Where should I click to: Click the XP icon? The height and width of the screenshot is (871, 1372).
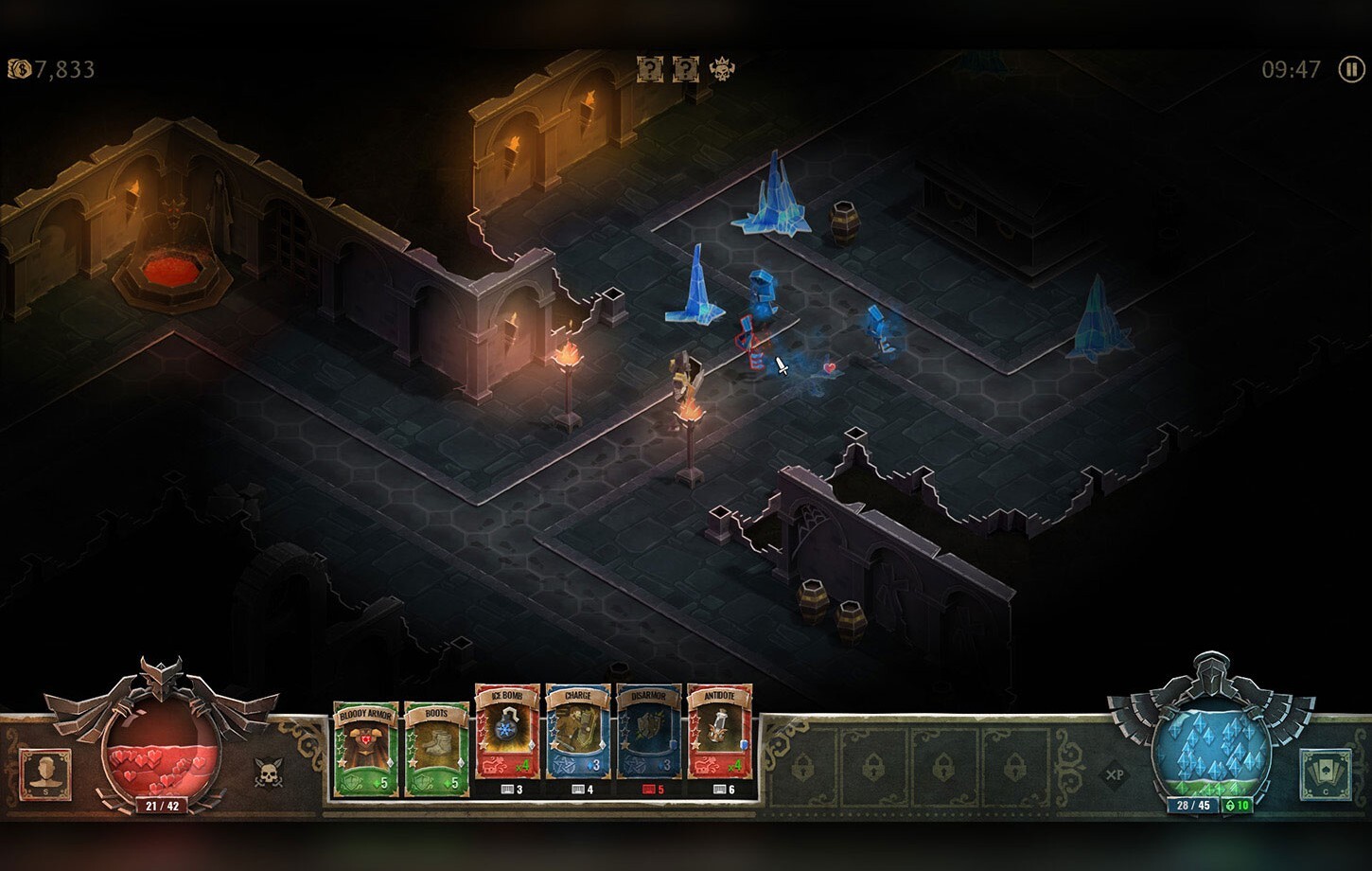(1115, 774)
